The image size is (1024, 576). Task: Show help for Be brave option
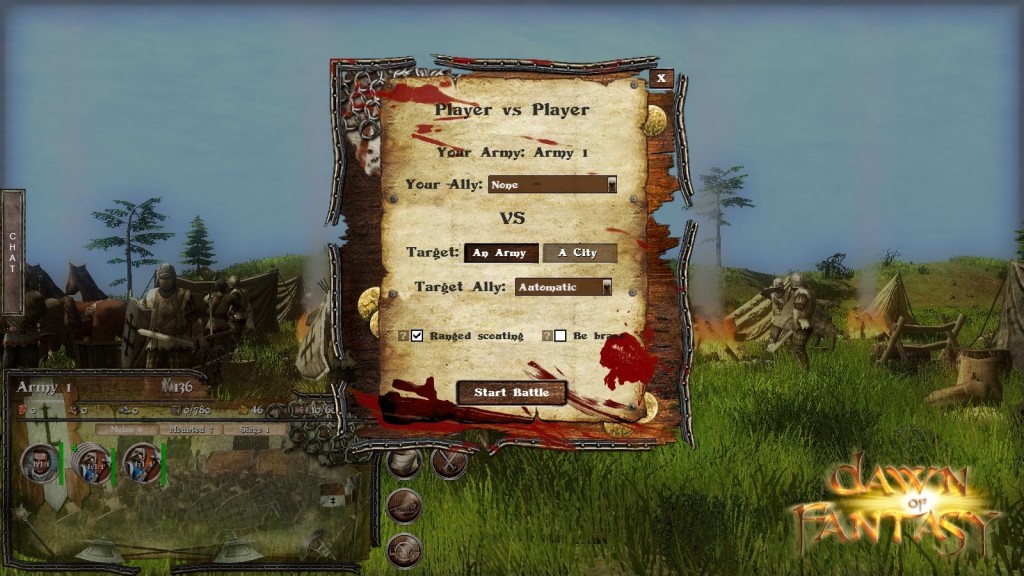click(x=546, y=336)
